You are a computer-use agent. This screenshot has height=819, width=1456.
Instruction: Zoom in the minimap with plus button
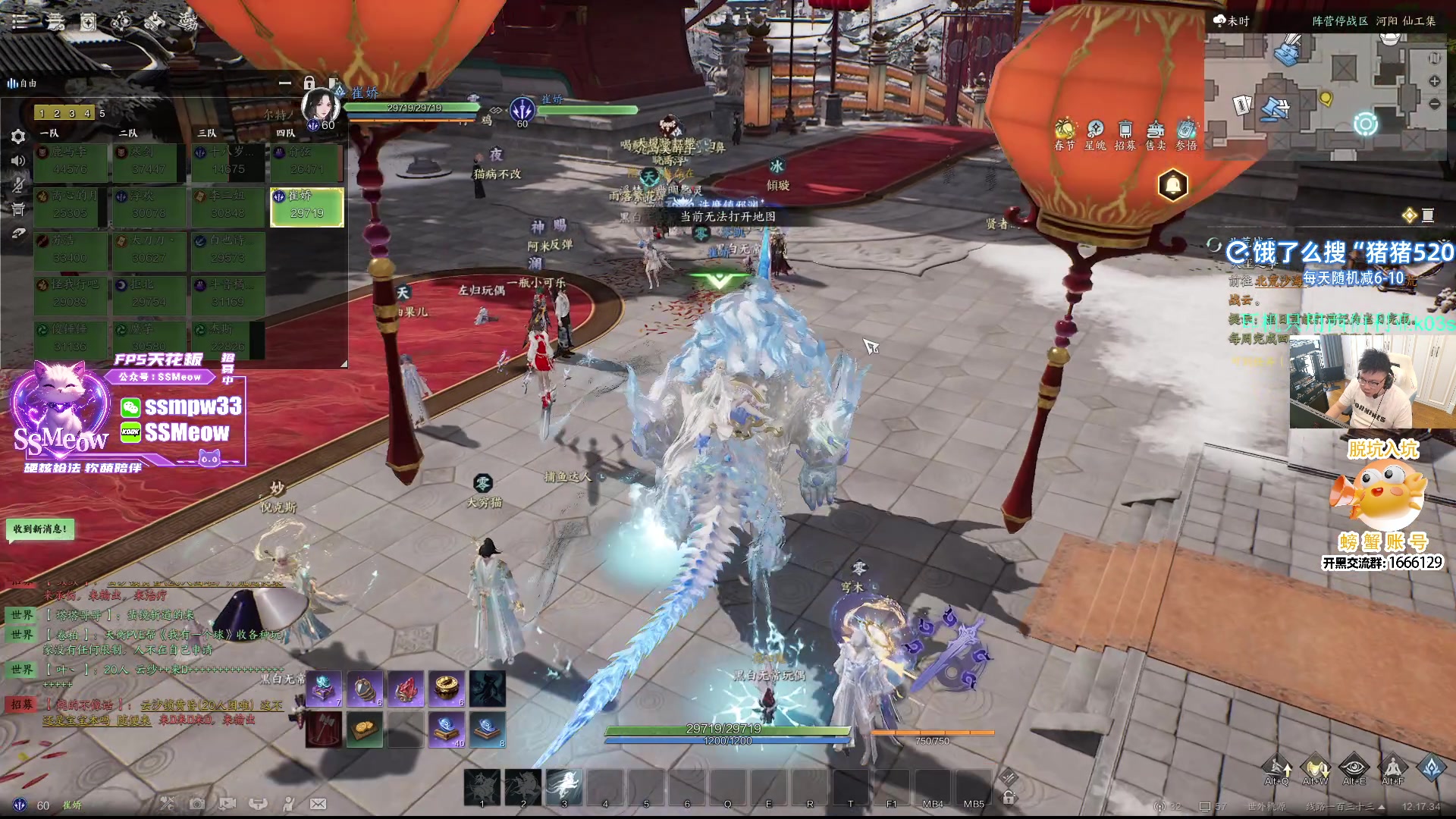click(x=1434, y=81)
